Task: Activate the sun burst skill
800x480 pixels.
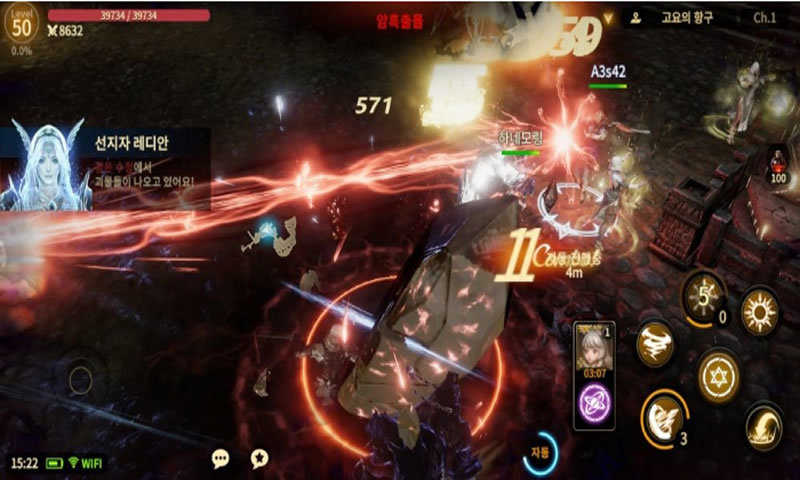Action: 760,311
